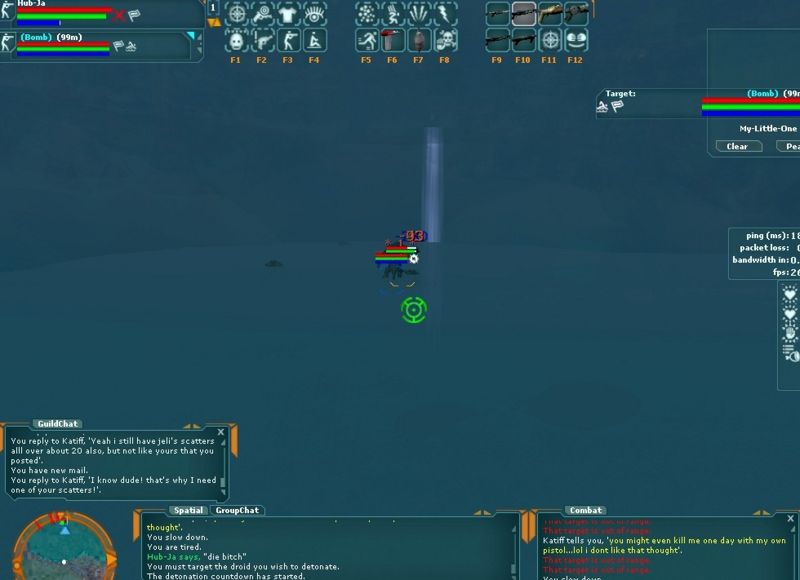Screen dimensions: 800x580
Task: Trigger the mask face ability under F1
Action: [236, 41]
